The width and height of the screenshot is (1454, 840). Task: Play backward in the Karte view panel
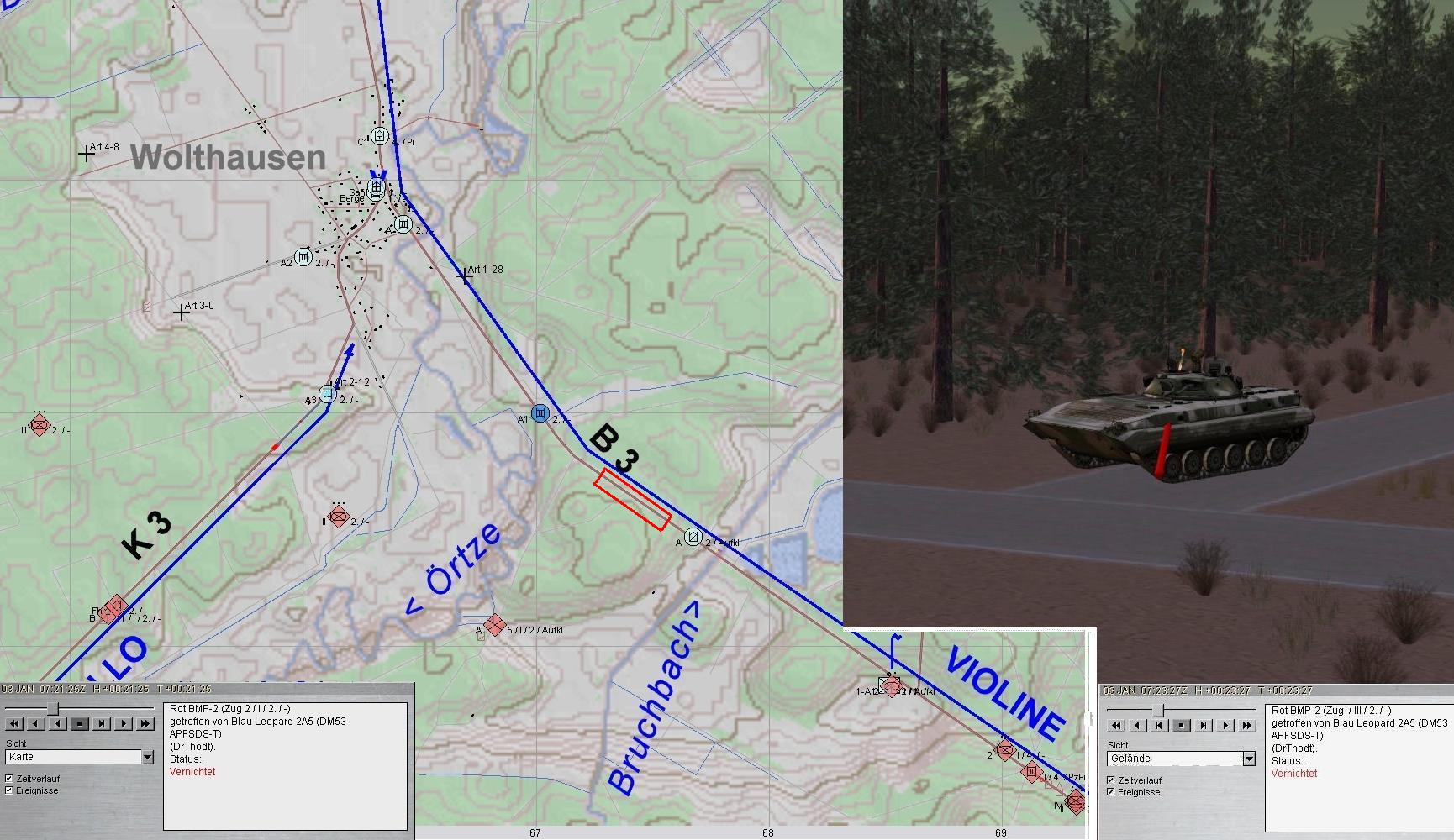click(36, 723)
